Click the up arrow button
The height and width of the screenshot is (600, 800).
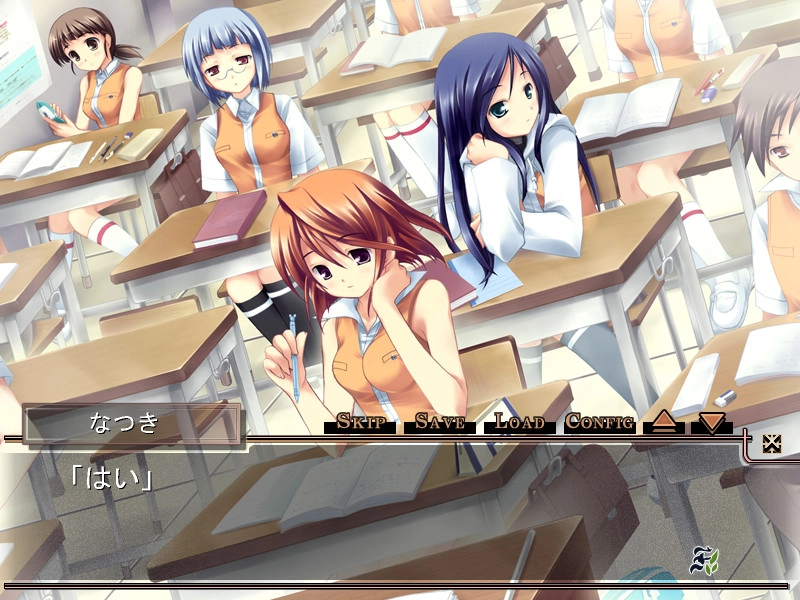coord(663,422)
